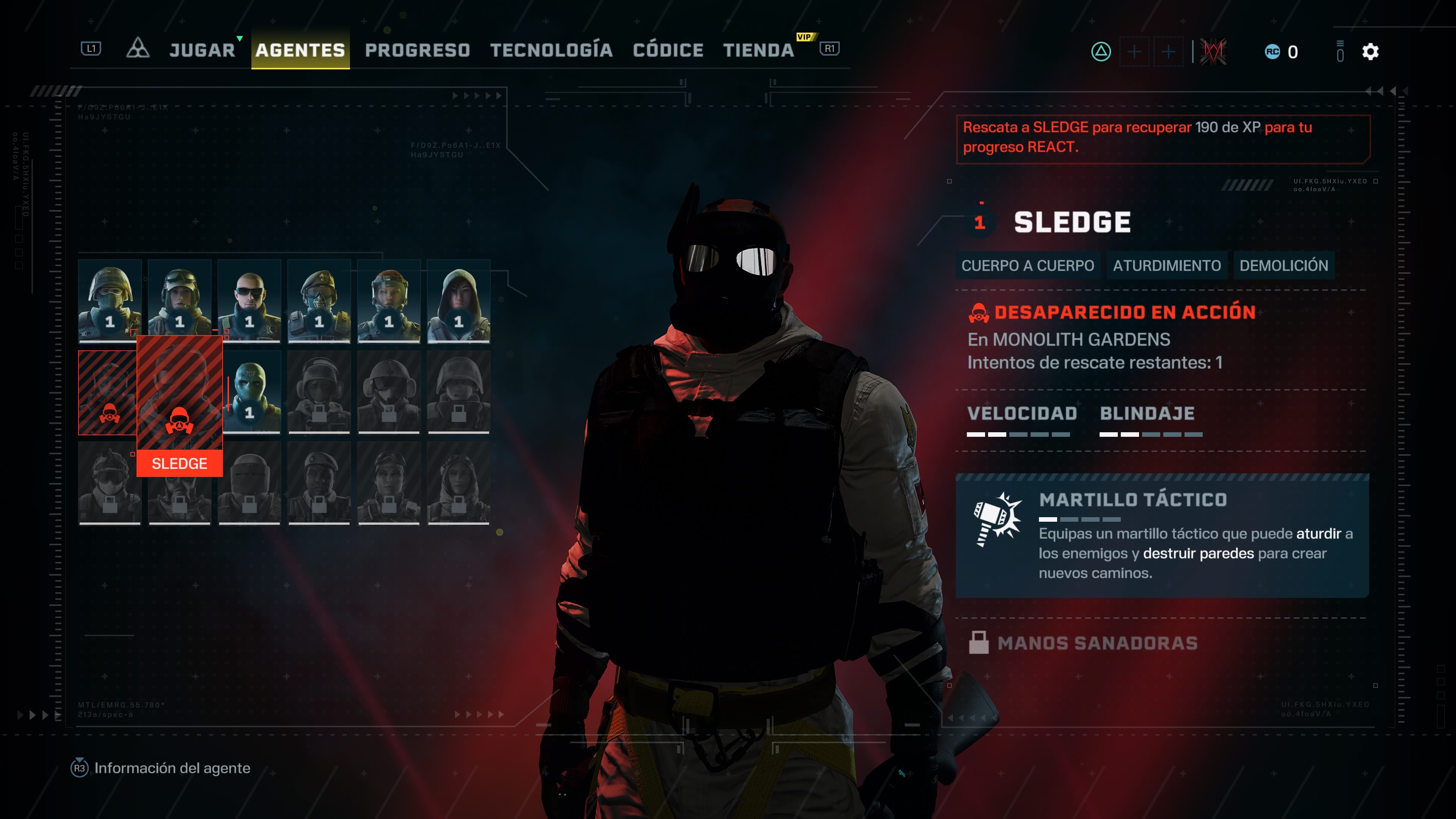The height and width of the screenshot is (819, 1456).
Task: Open the CÓDICE tab
Action: tap(668, 50)
